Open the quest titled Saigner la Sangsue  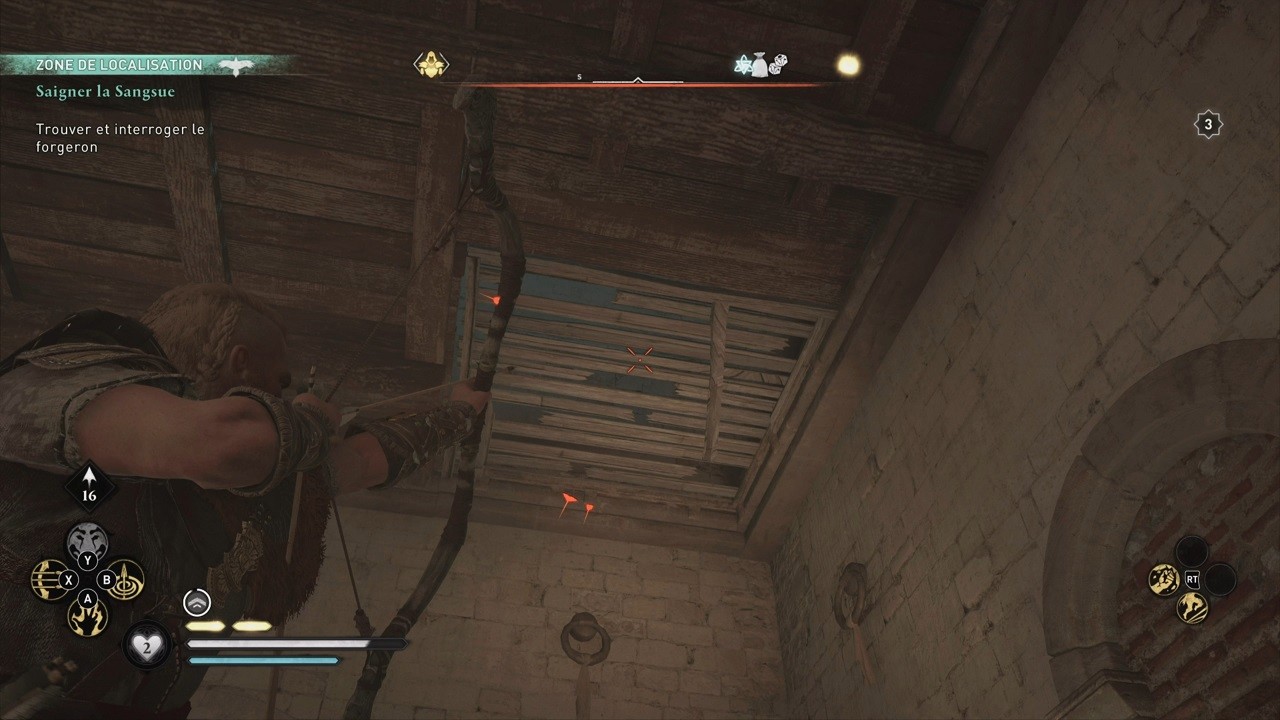[x=105, y=91]
